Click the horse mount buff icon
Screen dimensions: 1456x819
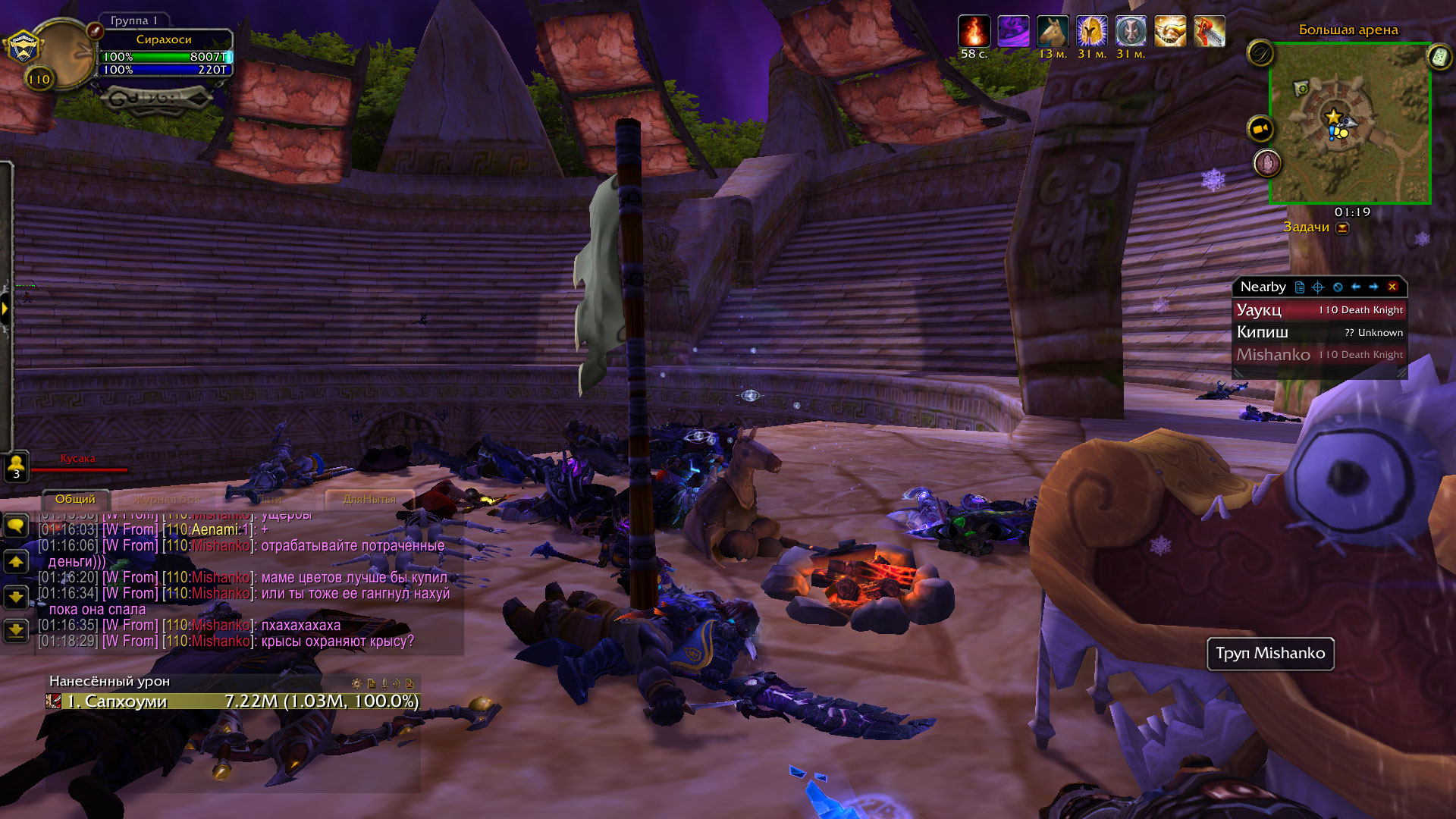click(1052, 32)
